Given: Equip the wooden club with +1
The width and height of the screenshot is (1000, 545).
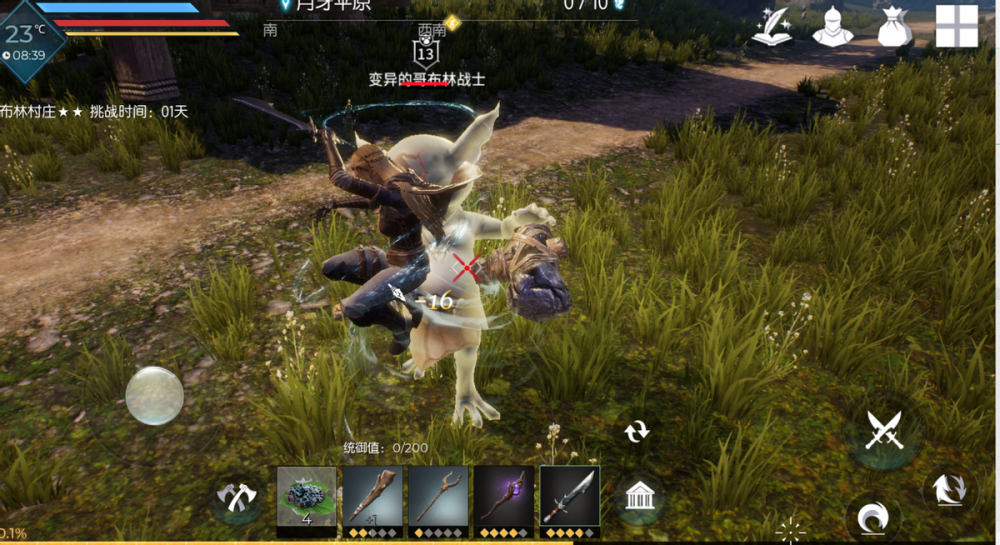Looking at the screenshot, I should coord(372,496).
